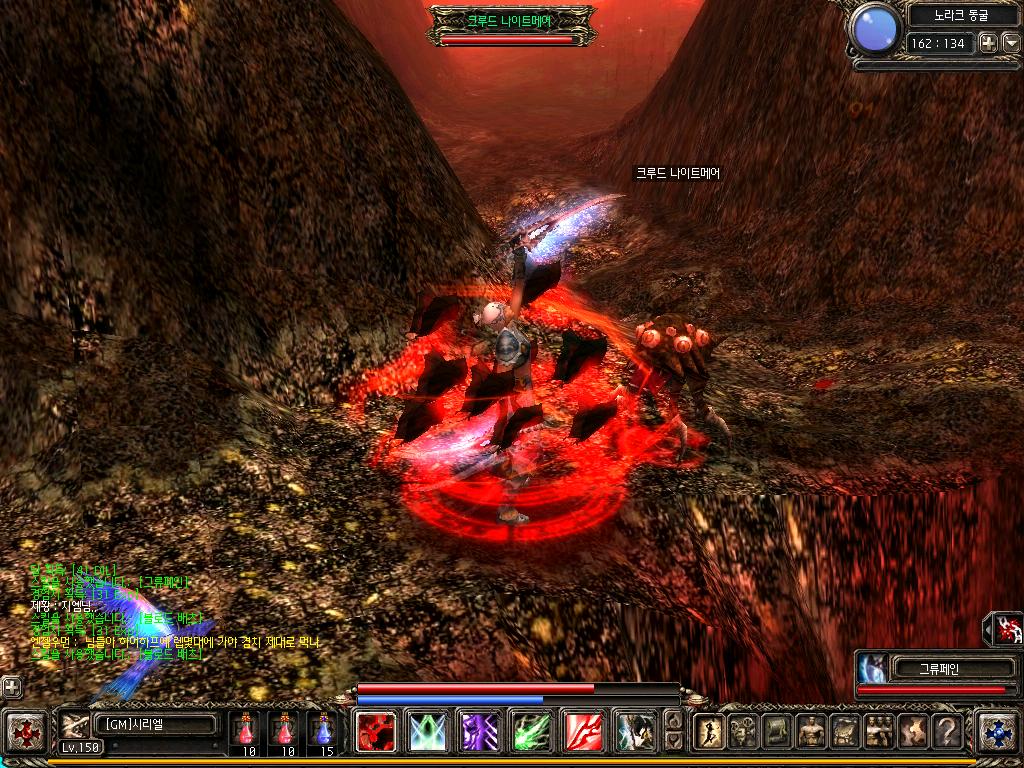The height and width of the screenshot is (768, 1024).
Task: Click the plus button beside the map coordinates
Action: pyautogui.click(x=987, y=43)
